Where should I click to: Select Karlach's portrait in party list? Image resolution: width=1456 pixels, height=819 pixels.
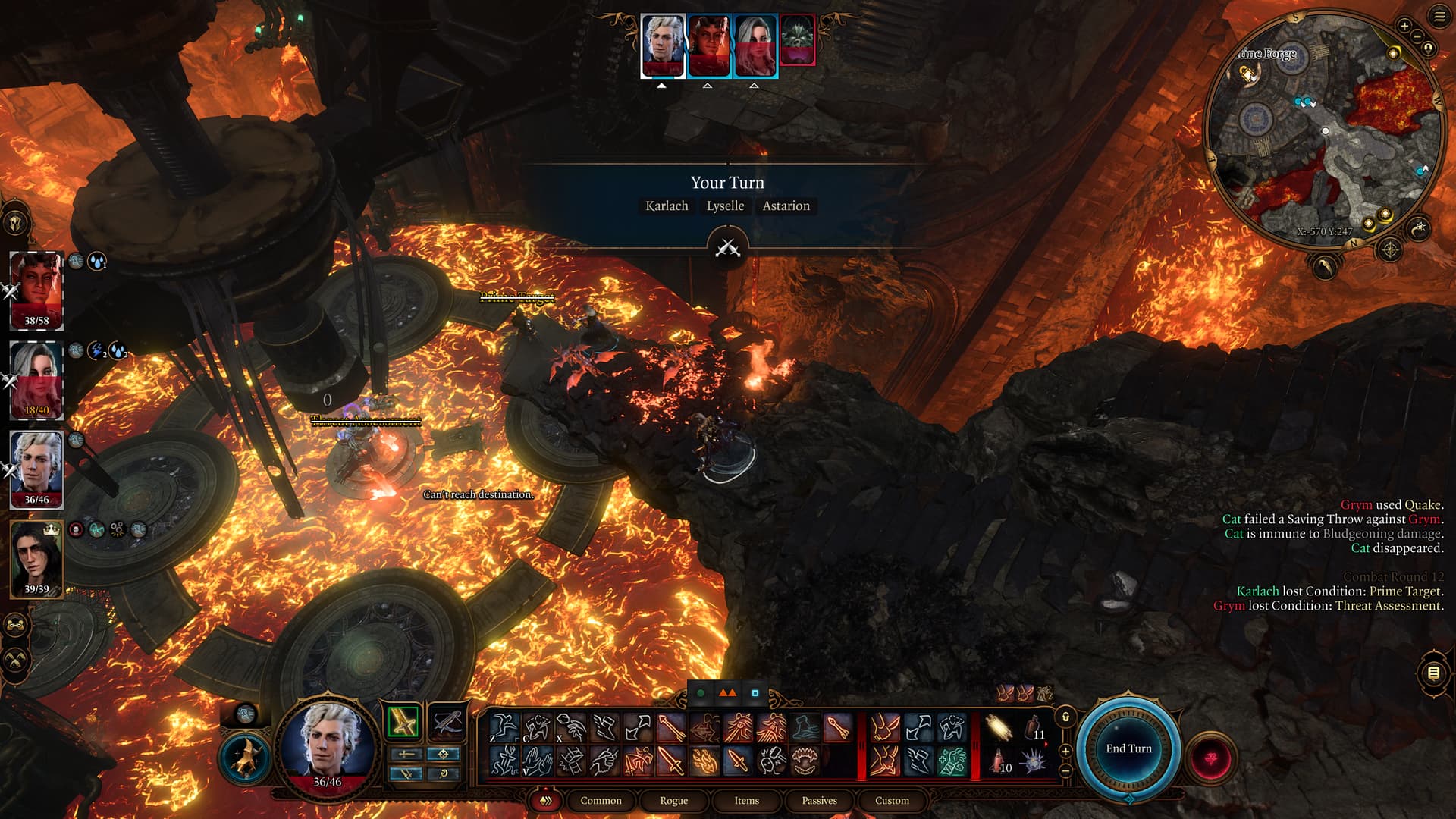click(36, 290)
